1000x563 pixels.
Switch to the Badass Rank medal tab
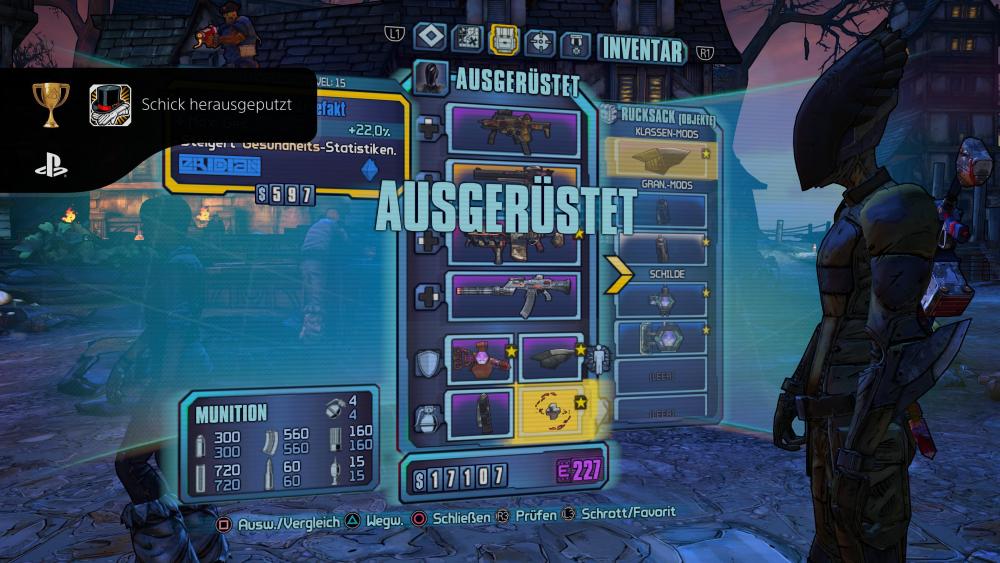click(x=575, y=42)
